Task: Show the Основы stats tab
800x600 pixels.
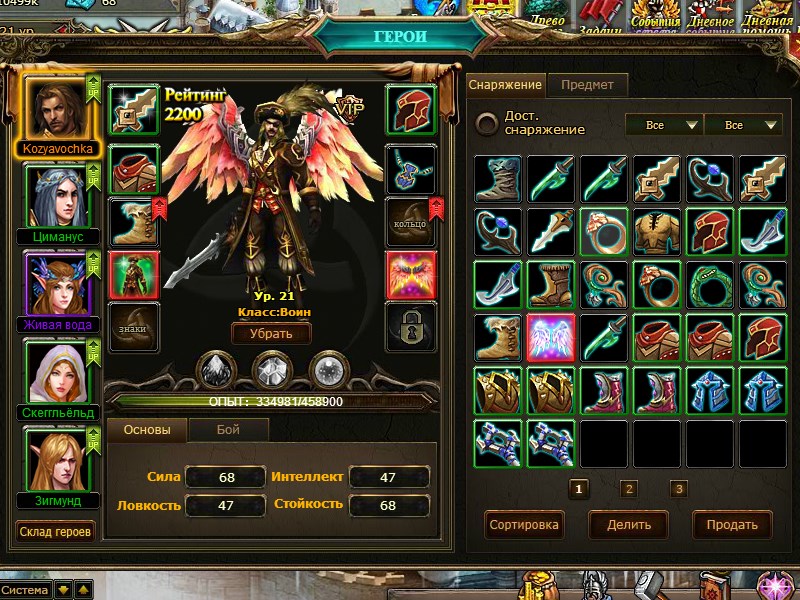Action: (147, 430)
